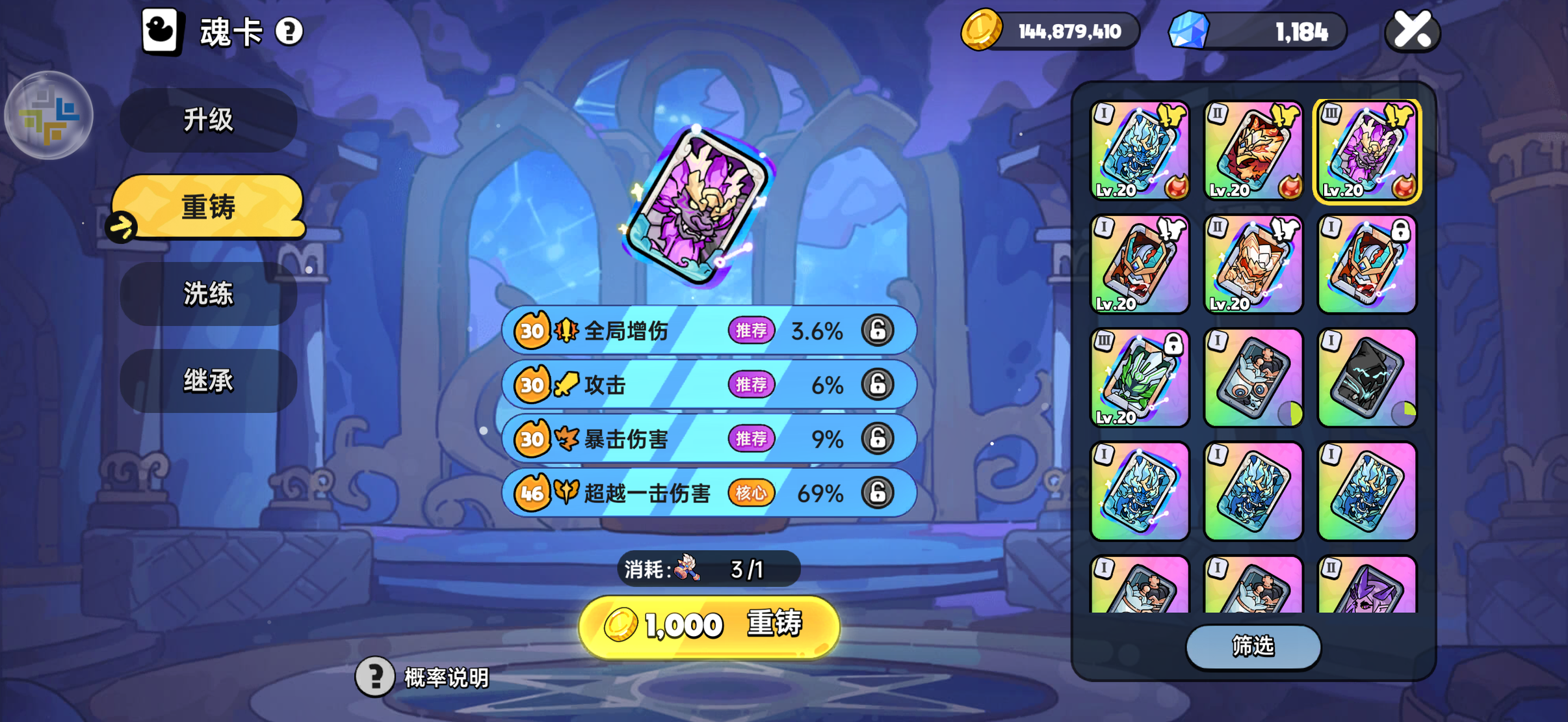Screen dimensions: 1568x722
Task: Select the red fire dragon card
Action: coord(1253,151)
